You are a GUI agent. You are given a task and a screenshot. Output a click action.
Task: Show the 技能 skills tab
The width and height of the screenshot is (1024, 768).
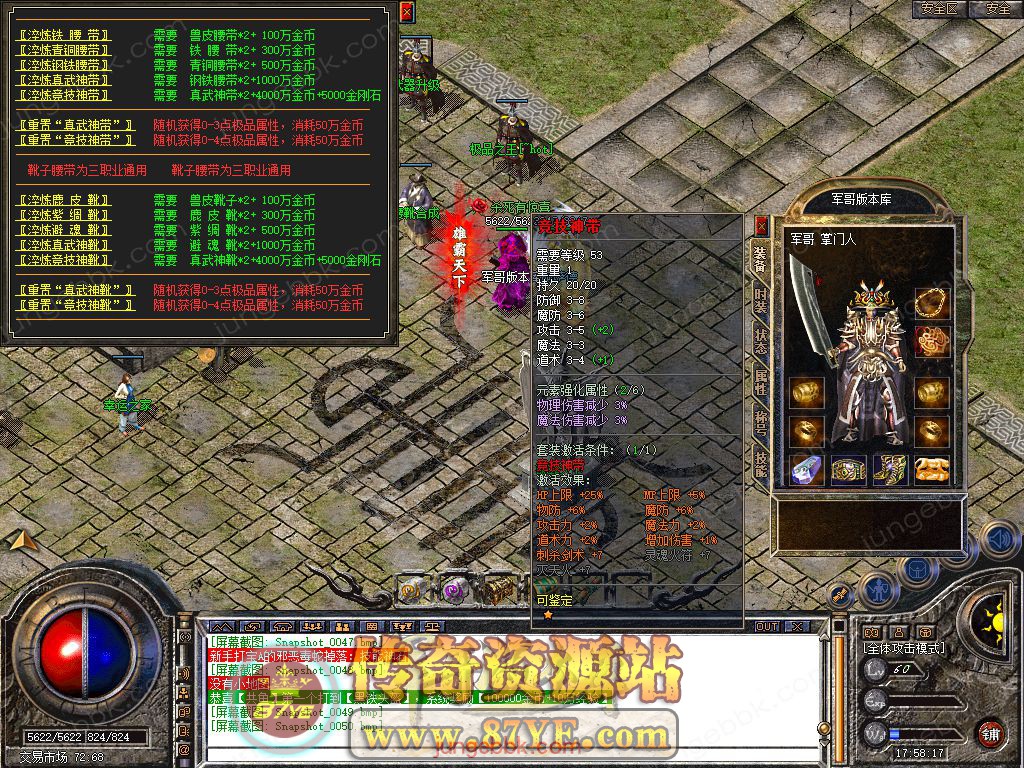[x=760, y=461]
